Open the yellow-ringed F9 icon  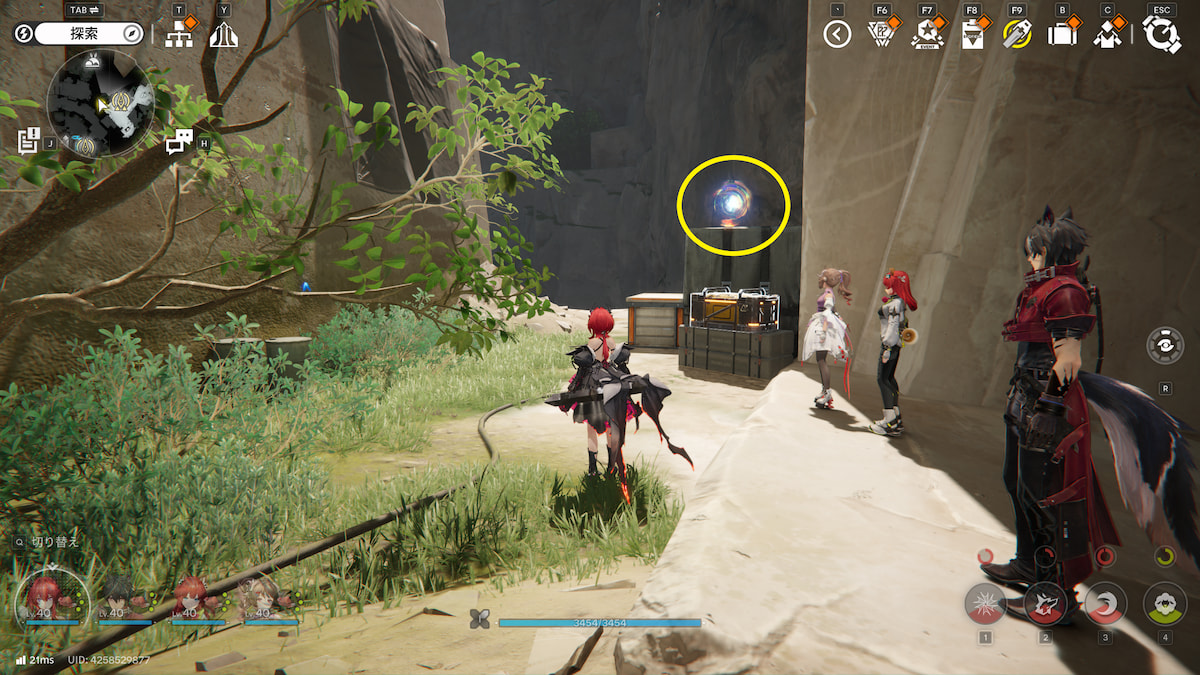(1017, 35)
